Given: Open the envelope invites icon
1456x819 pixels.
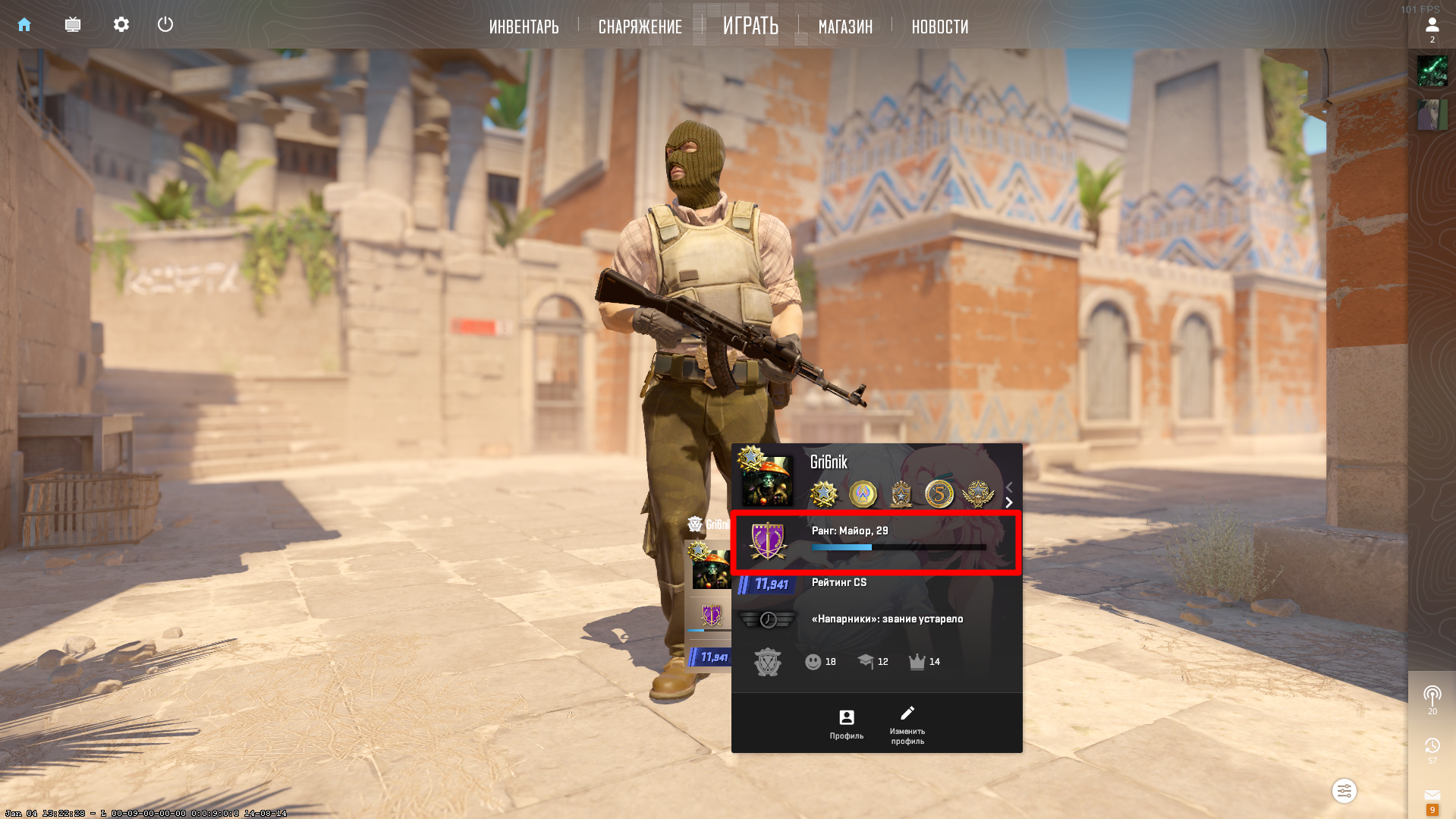Looking at the screenshot, I should point(1432,795).
